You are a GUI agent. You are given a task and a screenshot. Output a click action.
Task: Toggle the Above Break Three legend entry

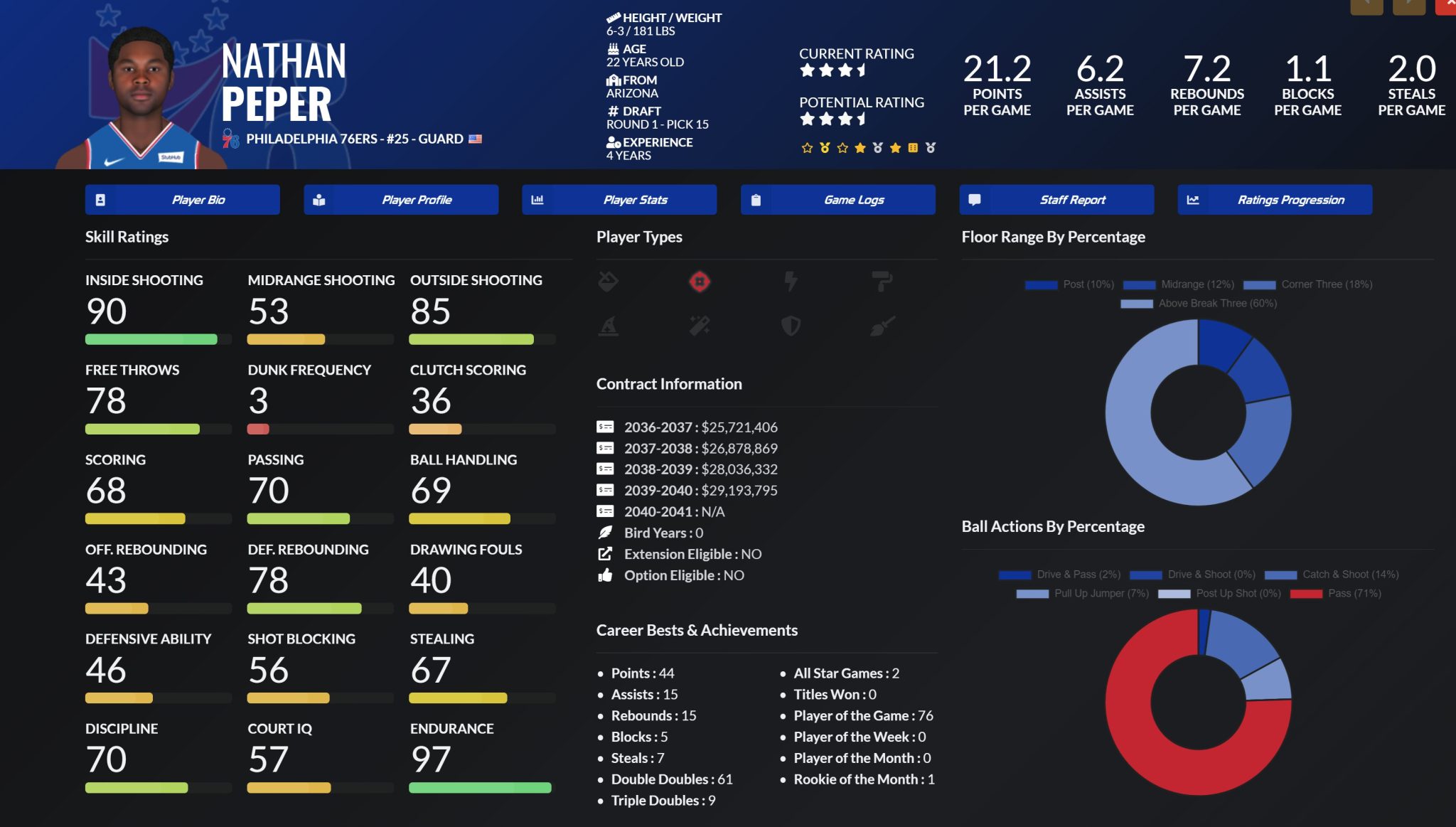tap(1199, 304)
